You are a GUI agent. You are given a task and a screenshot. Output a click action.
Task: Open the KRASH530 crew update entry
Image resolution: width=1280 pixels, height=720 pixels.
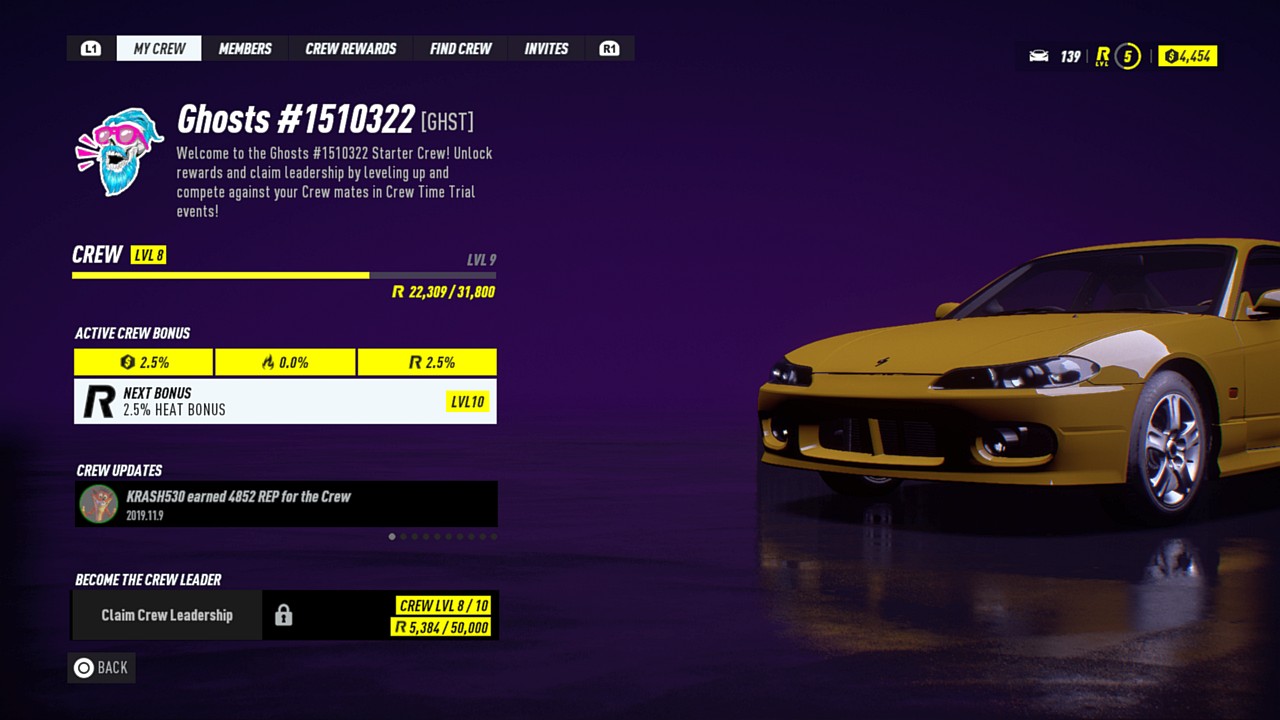click(x=285, y=504)
